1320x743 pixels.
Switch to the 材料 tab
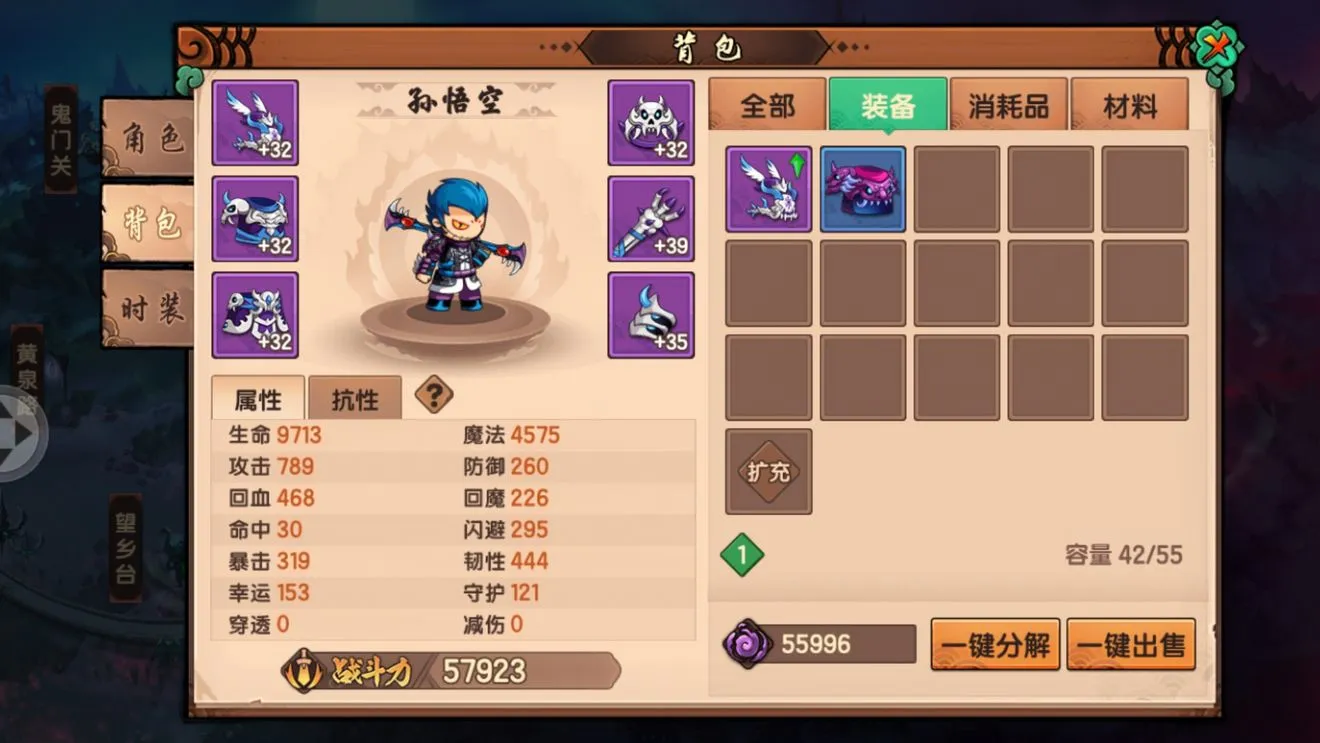1131,104
